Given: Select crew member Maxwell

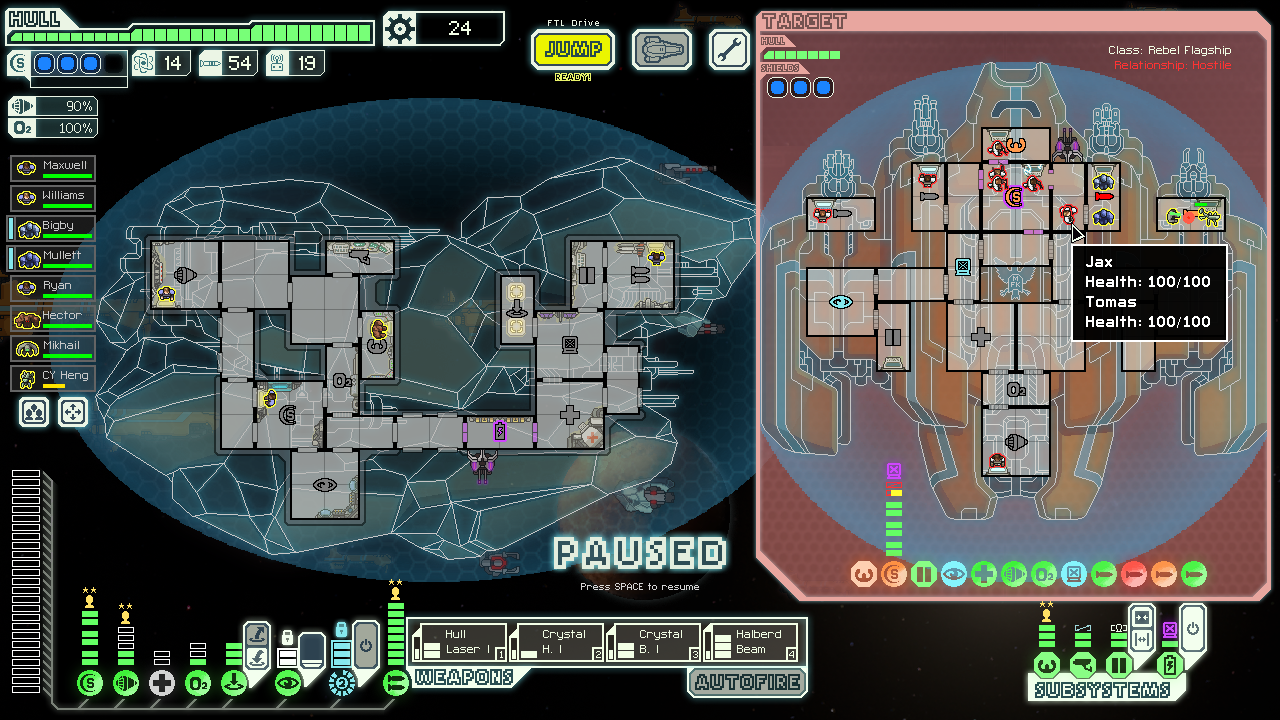Looking at the screenshot, I should 53,168.
